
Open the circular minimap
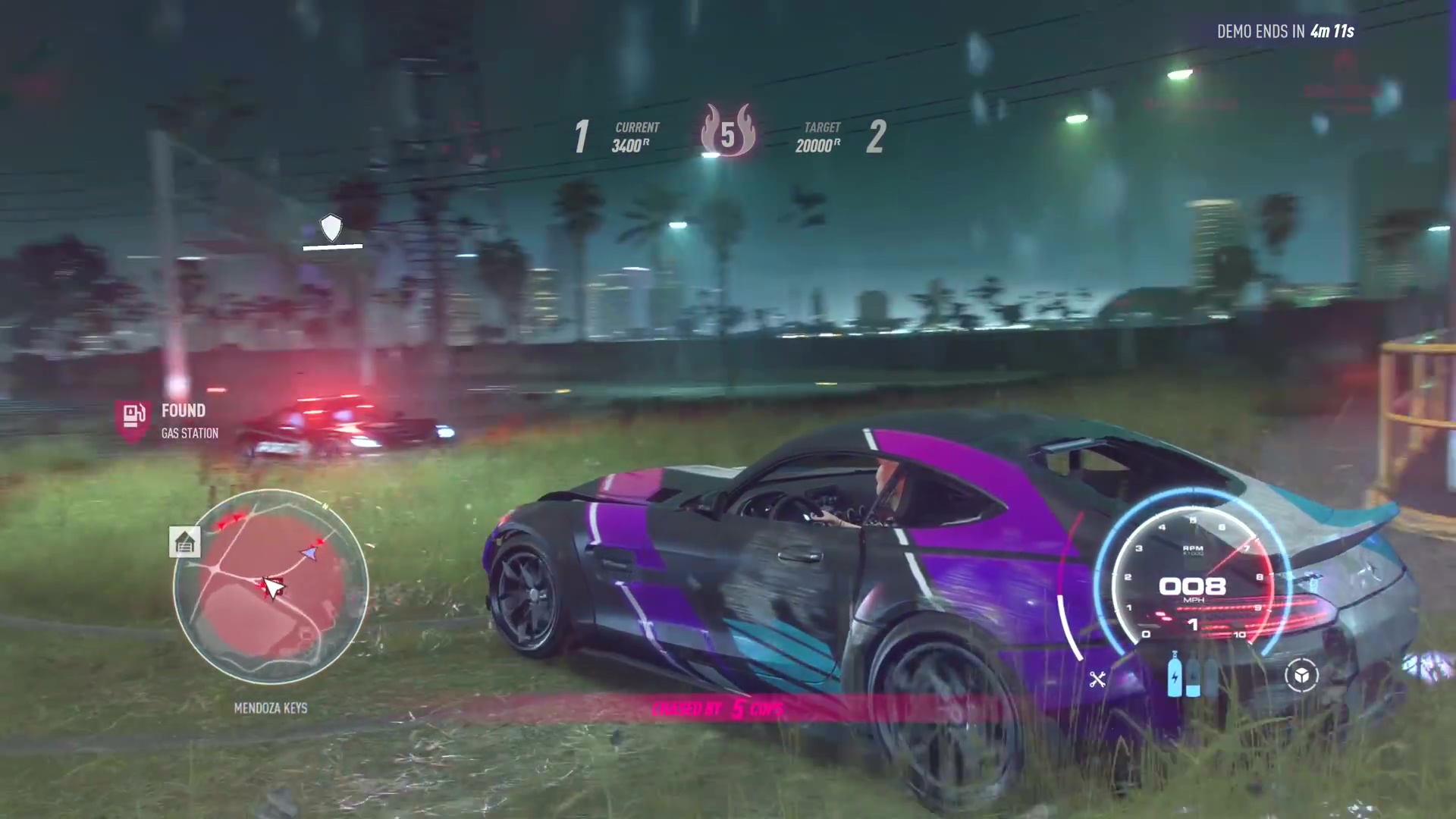[271, 586]
